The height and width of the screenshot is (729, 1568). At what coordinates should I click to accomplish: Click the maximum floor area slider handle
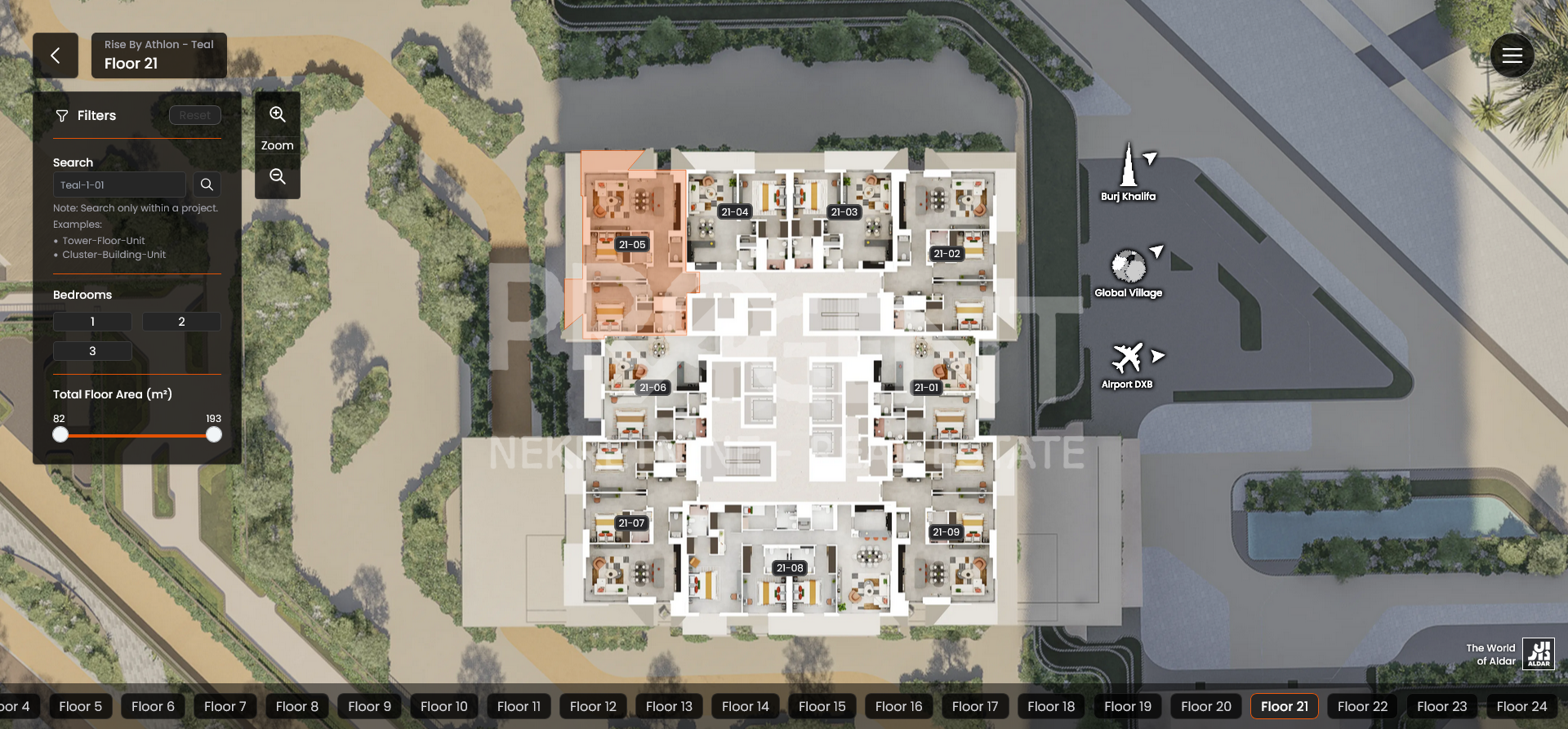(x=214, y=435)
